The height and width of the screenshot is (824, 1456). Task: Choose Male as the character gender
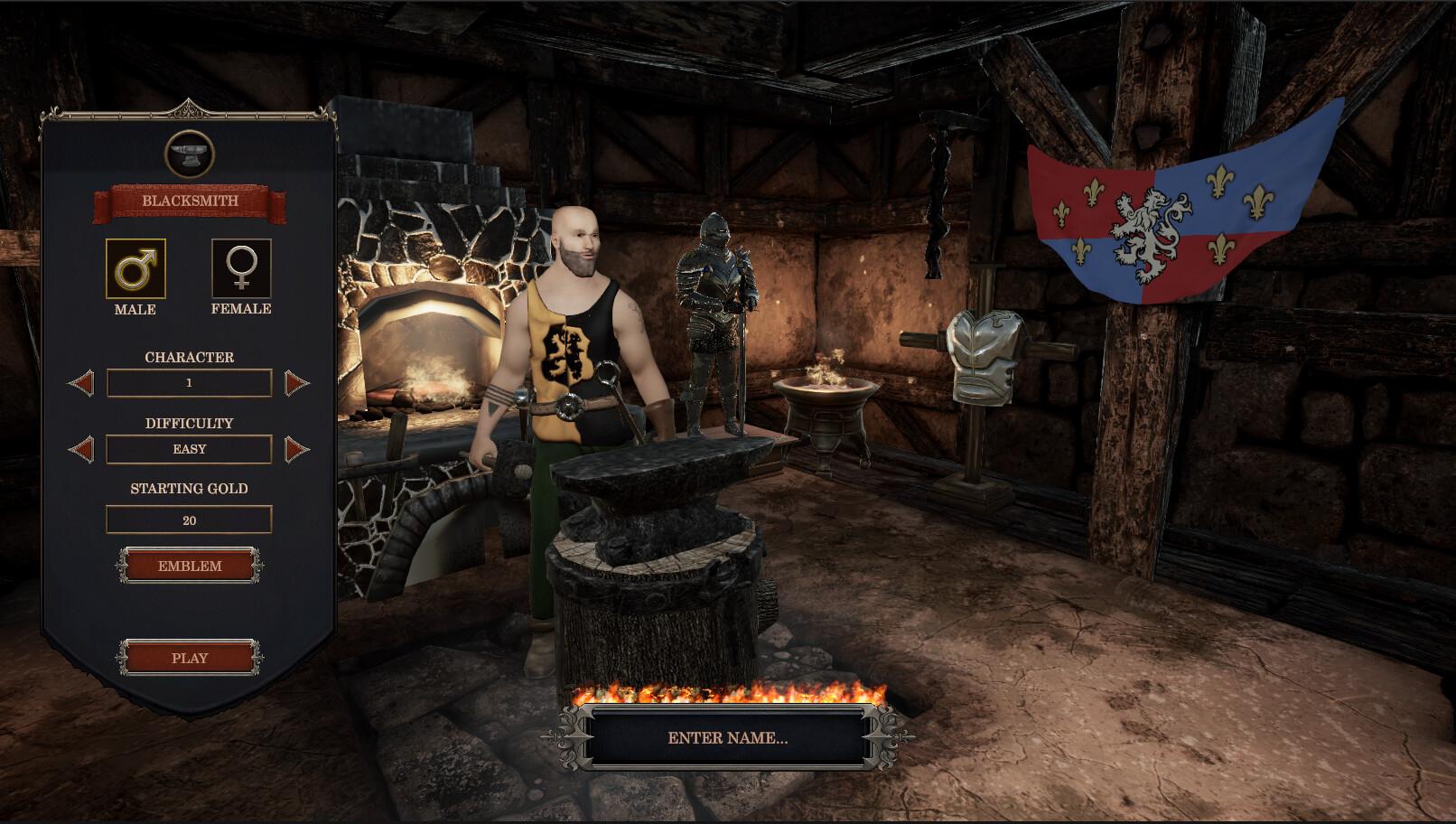(134, 269)
